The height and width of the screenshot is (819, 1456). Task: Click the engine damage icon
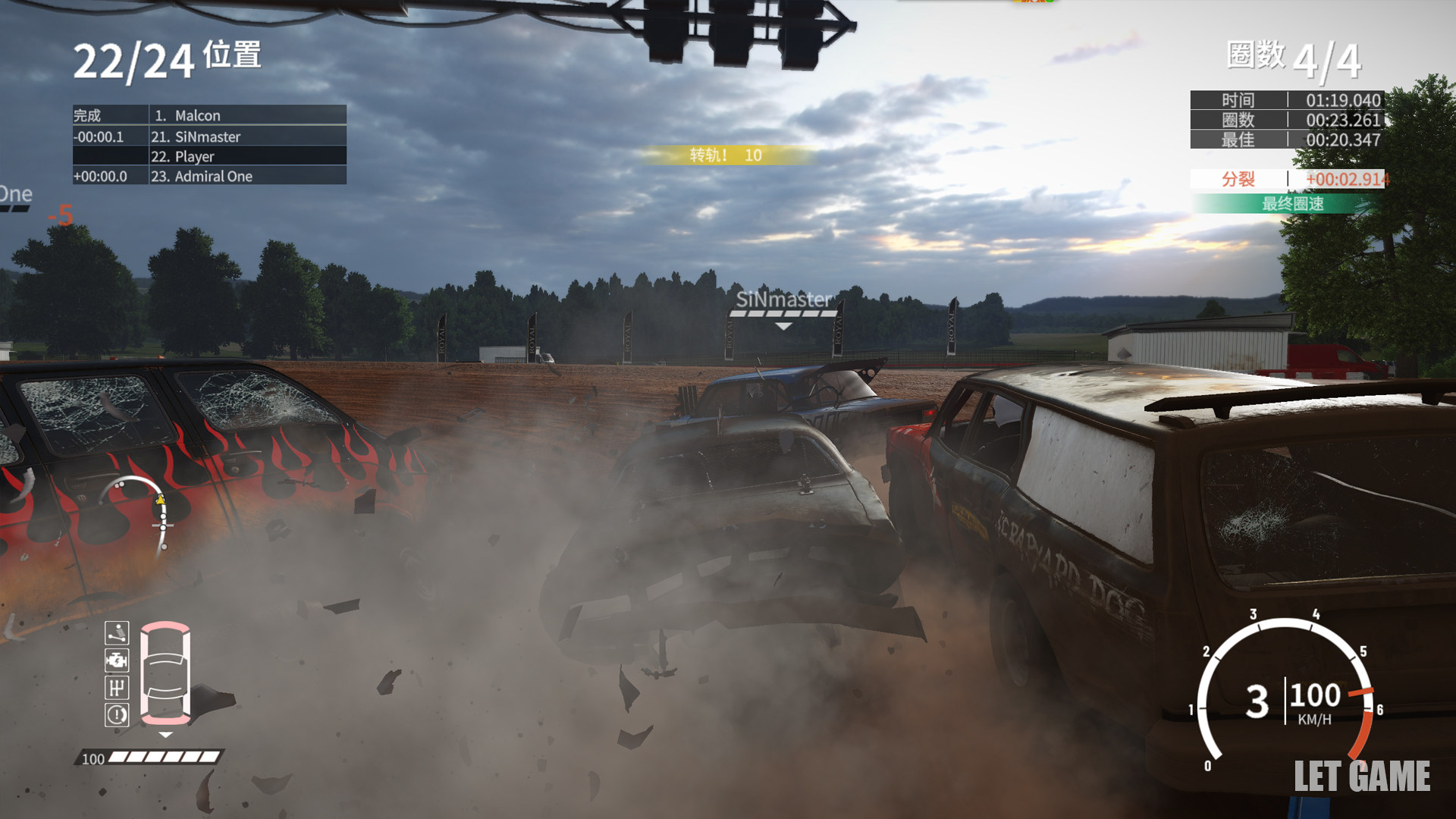[x=117, y=660]
